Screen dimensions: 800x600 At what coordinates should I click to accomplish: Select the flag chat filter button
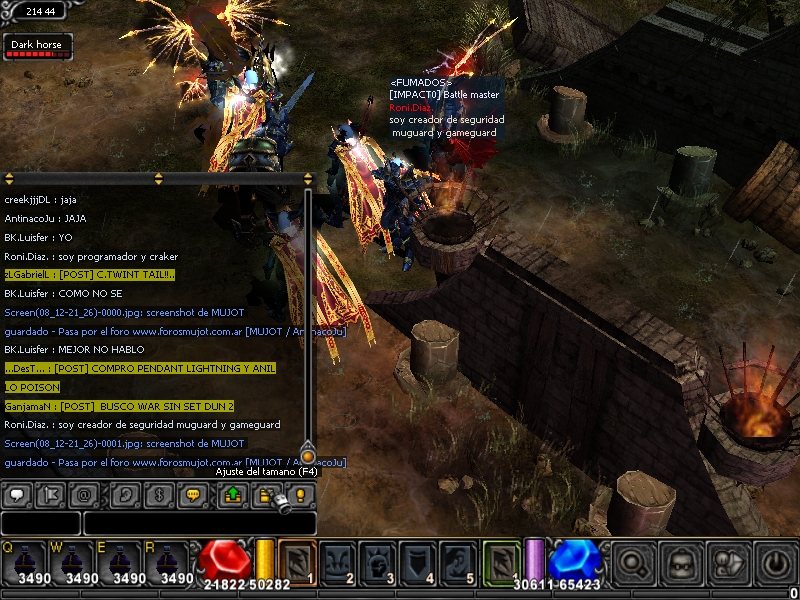(x=51, y=495)
